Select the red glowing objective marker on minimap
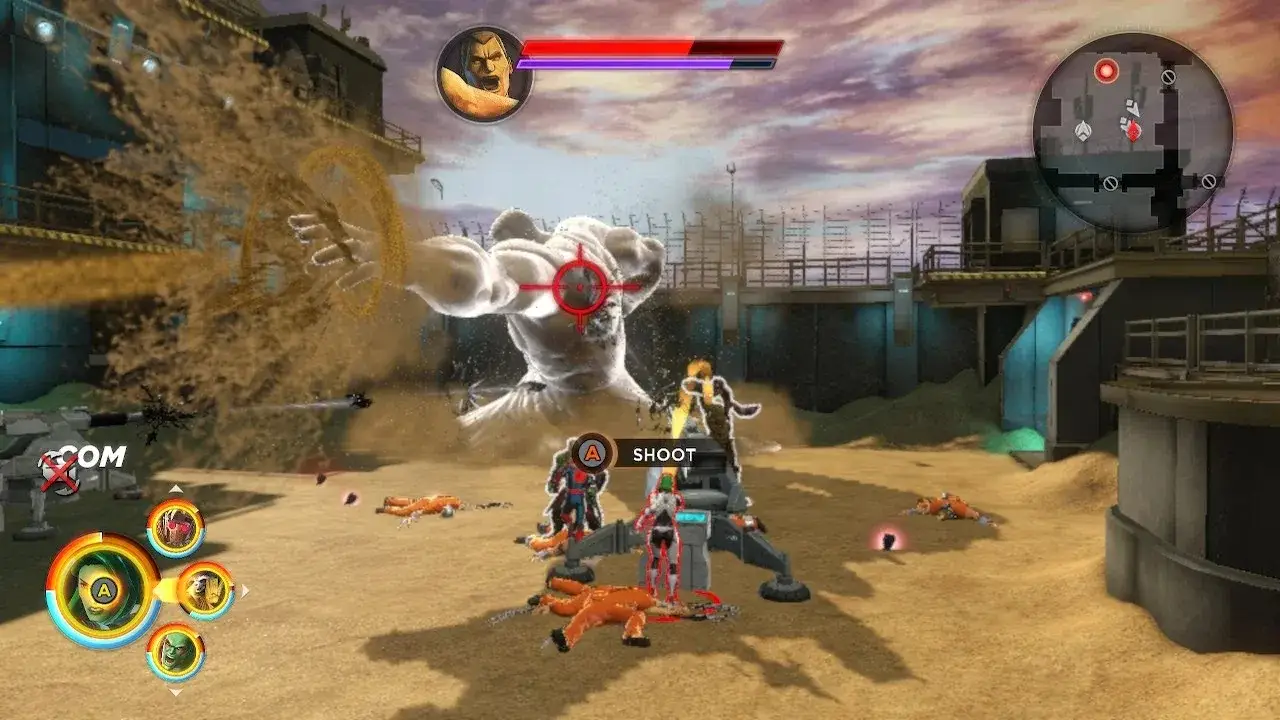This screenshot has width=1280, height=720. [1106, 71]
